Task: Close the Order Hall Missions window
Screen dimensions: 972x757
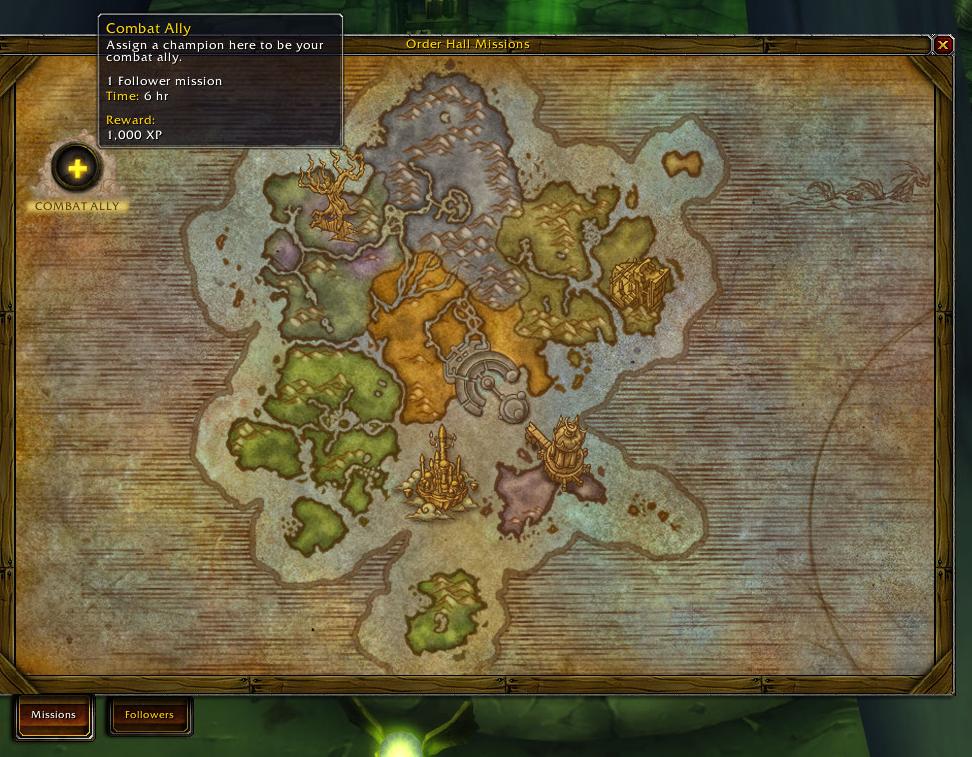Action: [x=942, y=45]
